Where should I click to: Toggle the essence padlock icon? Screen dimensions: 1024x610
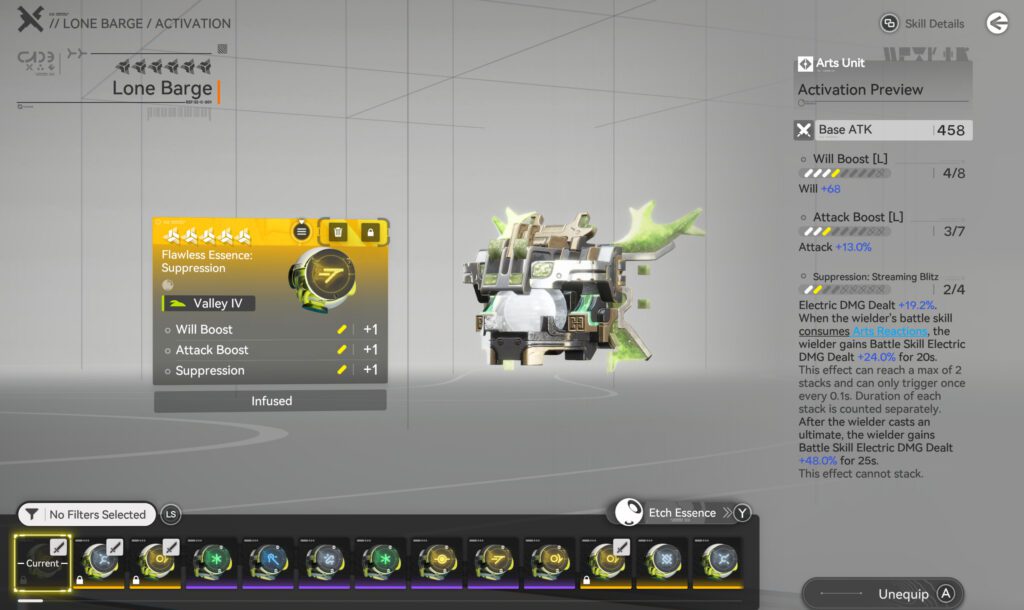pos(371,232)
